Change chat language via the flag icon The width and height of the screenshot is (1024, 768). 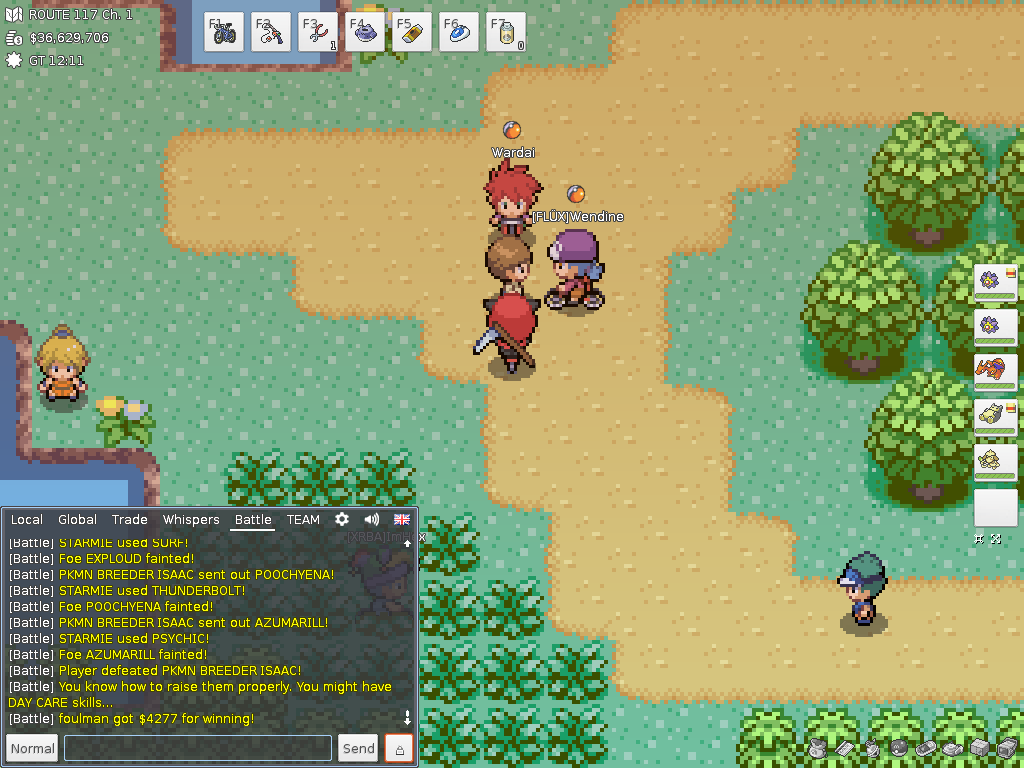402,520
